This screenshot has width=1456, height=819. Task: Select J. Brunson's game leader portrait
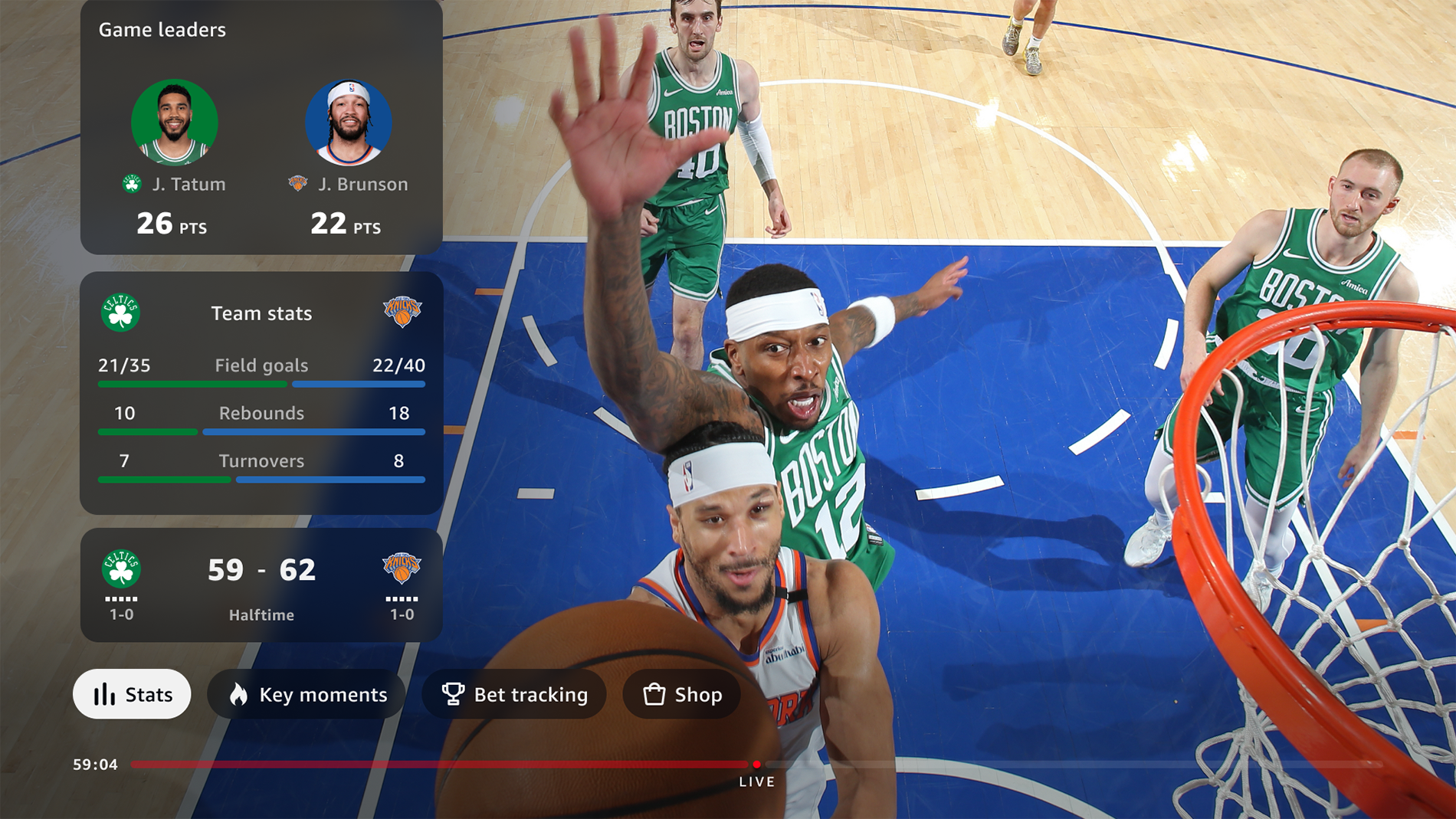349,123
